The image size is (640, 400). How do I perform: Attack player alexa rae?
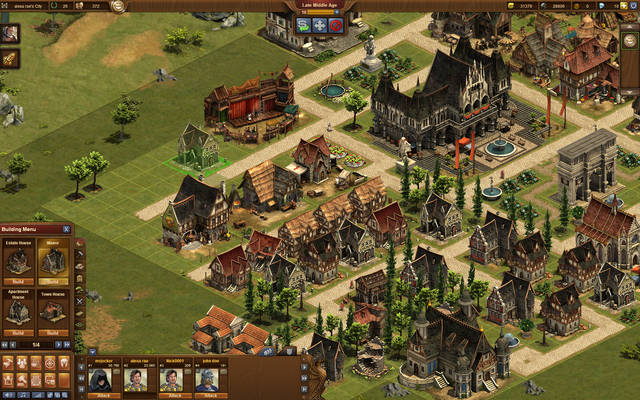pyautogui.click(x=136, y=396)
